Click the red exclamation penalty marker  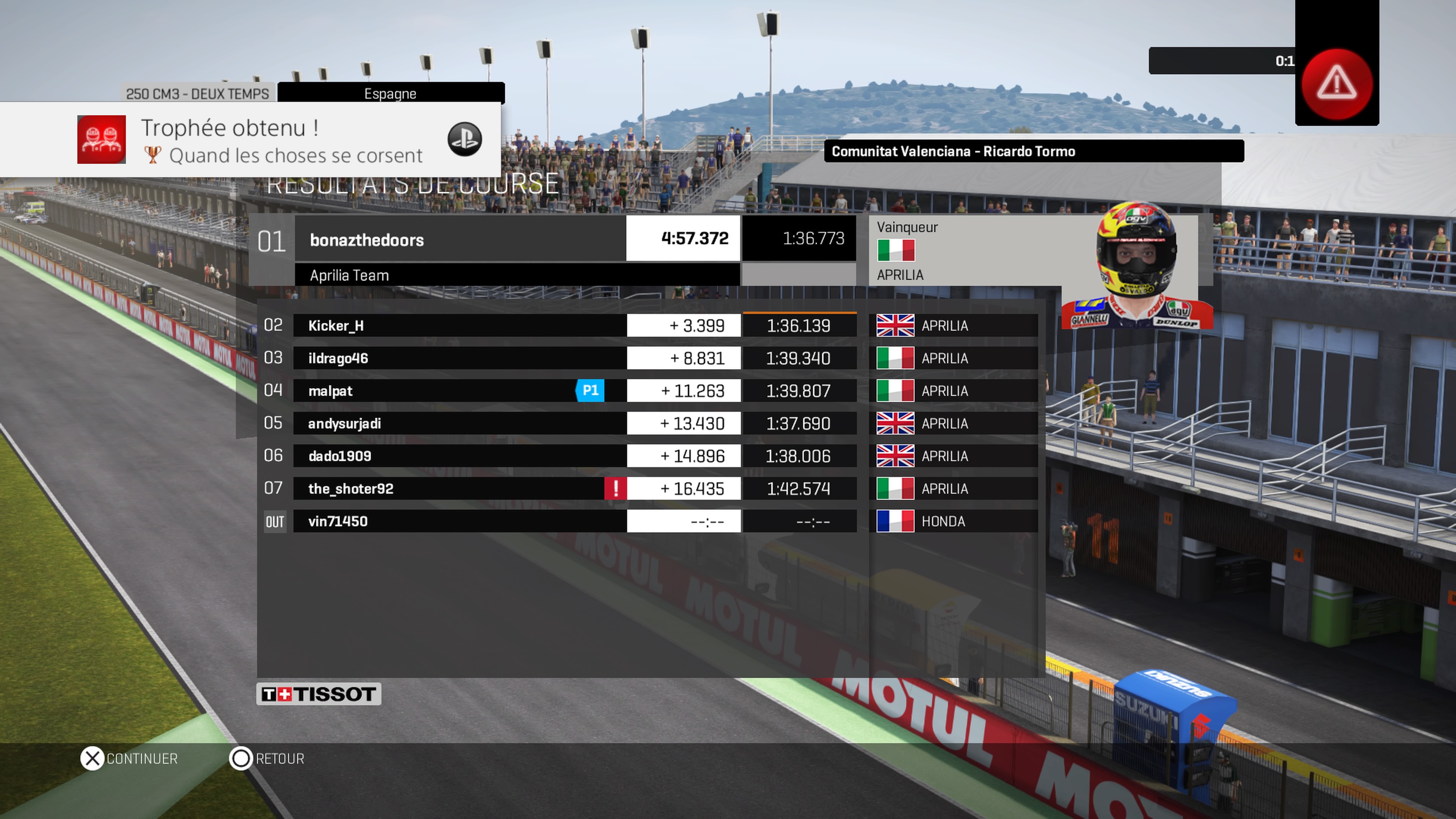pos(615,488)
